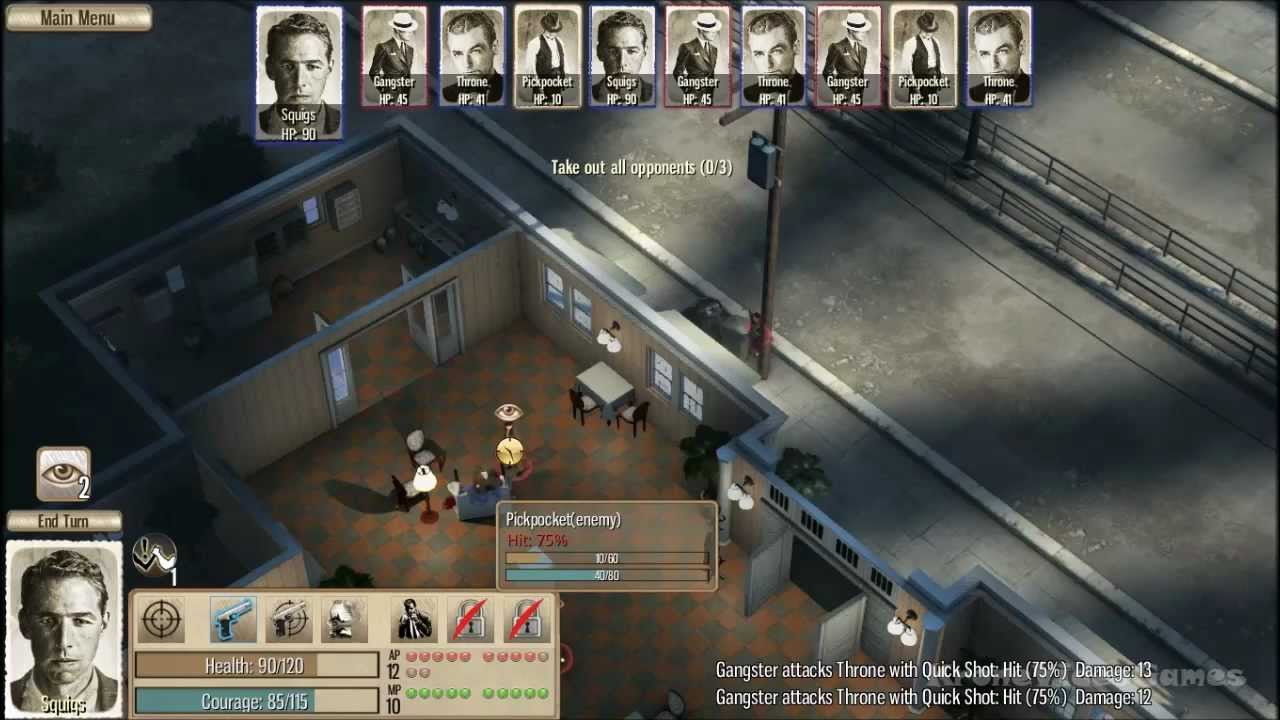1280x720 pixels.
Task: Select the punching fist melee attack
Action: pyautogui.click(x=342, y=621)
